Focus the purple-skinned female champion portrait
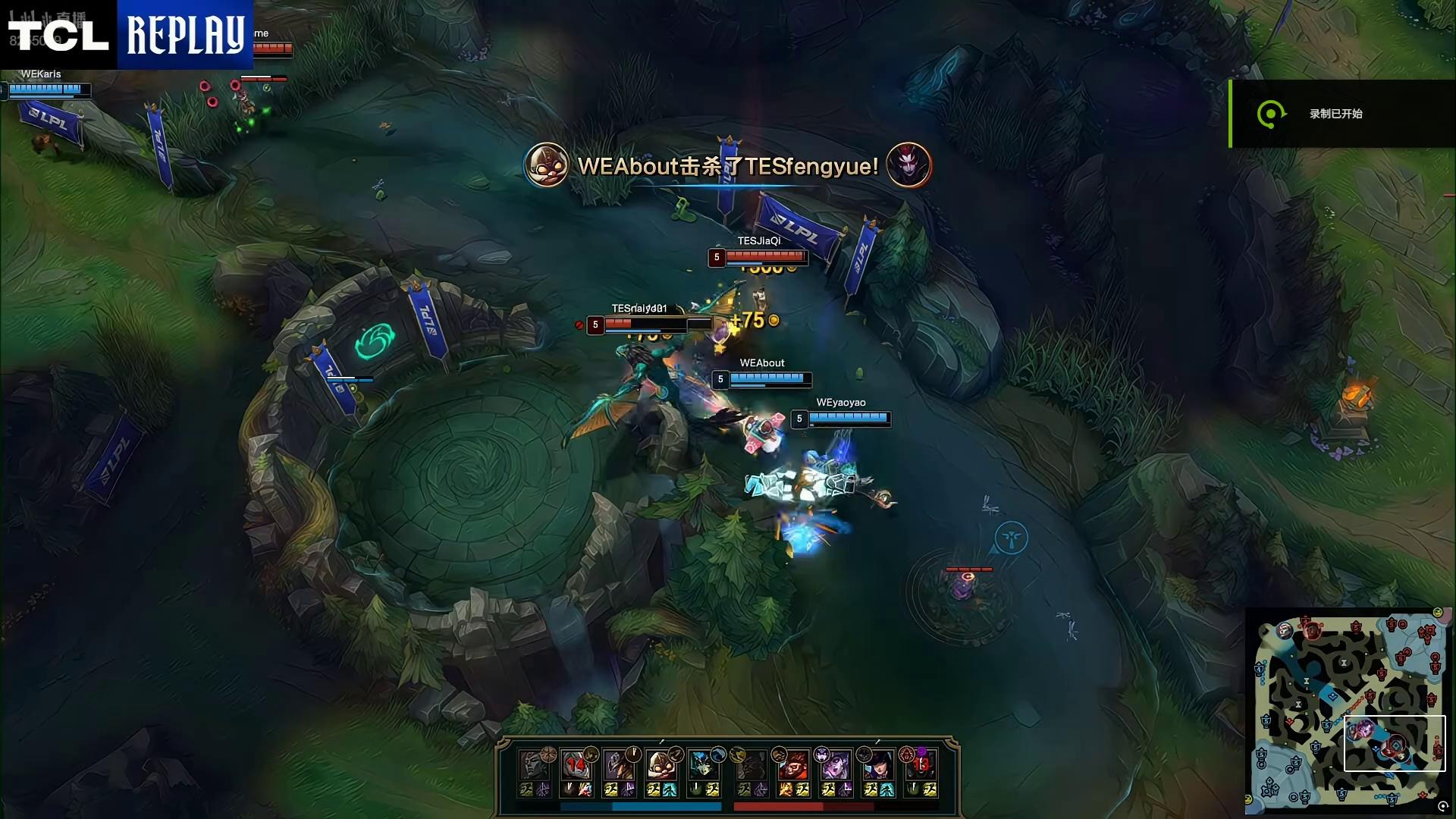Viewport: 1456px width, 819px height. (835, 764)
